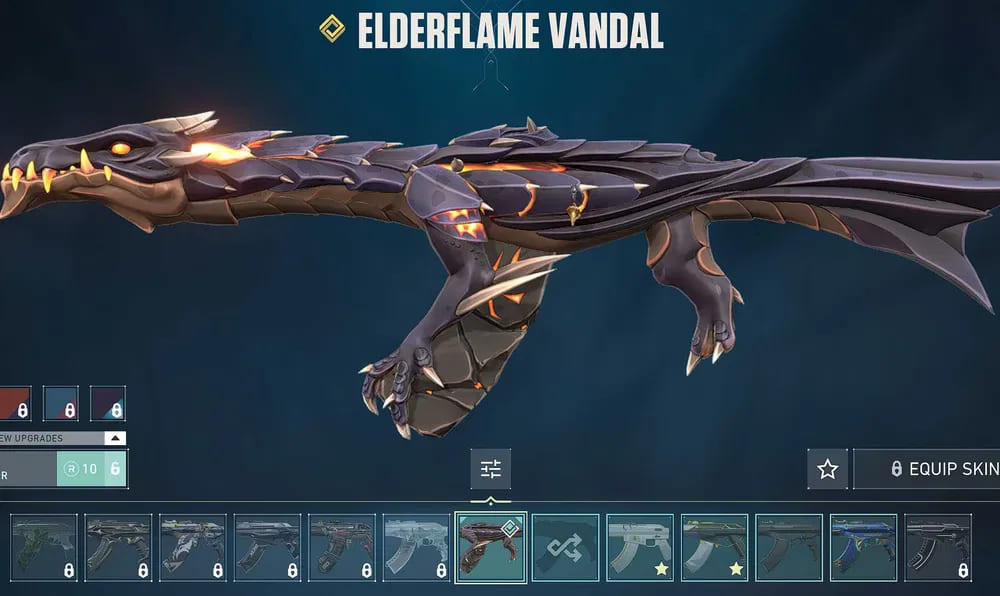
Task: Favorite this skin with the star button
Action: pos(827,469)
